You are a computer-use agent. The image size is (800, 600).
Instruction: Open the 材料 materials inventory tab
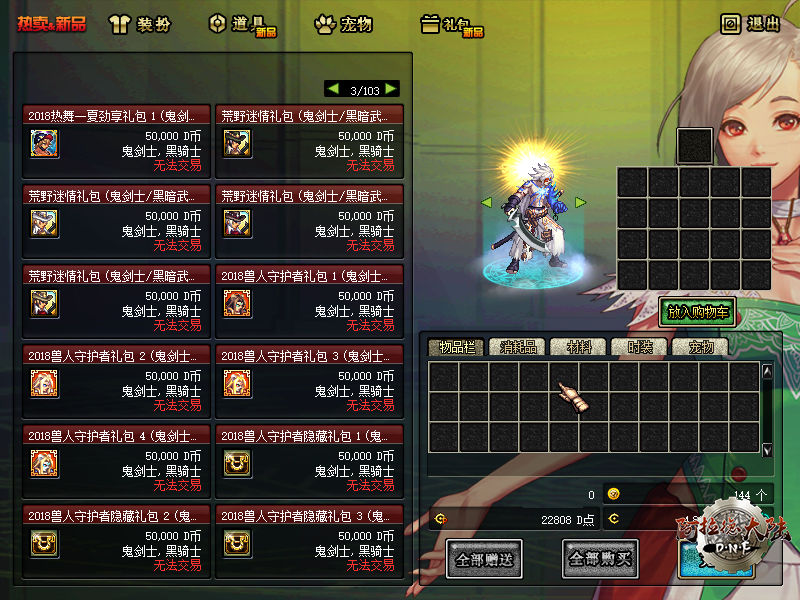[x=579, y=348]
